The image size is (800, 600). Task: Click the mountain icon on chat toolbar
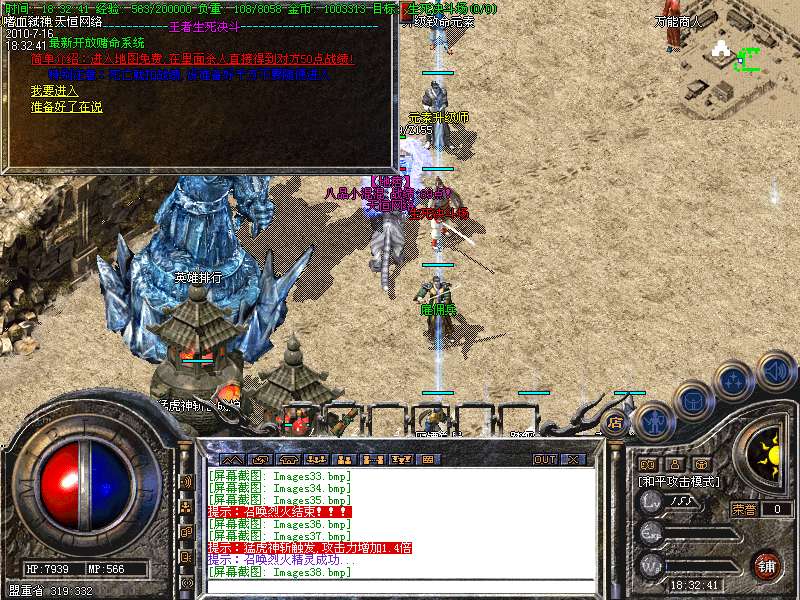230,459
